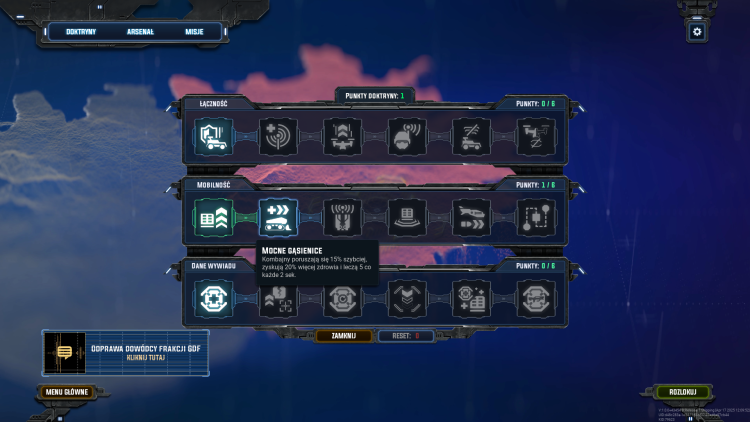The width and height of the screenshot is (750, 422).
Task: Pick the helmeted soldier antenna doctrine
Action: [407, 136]
